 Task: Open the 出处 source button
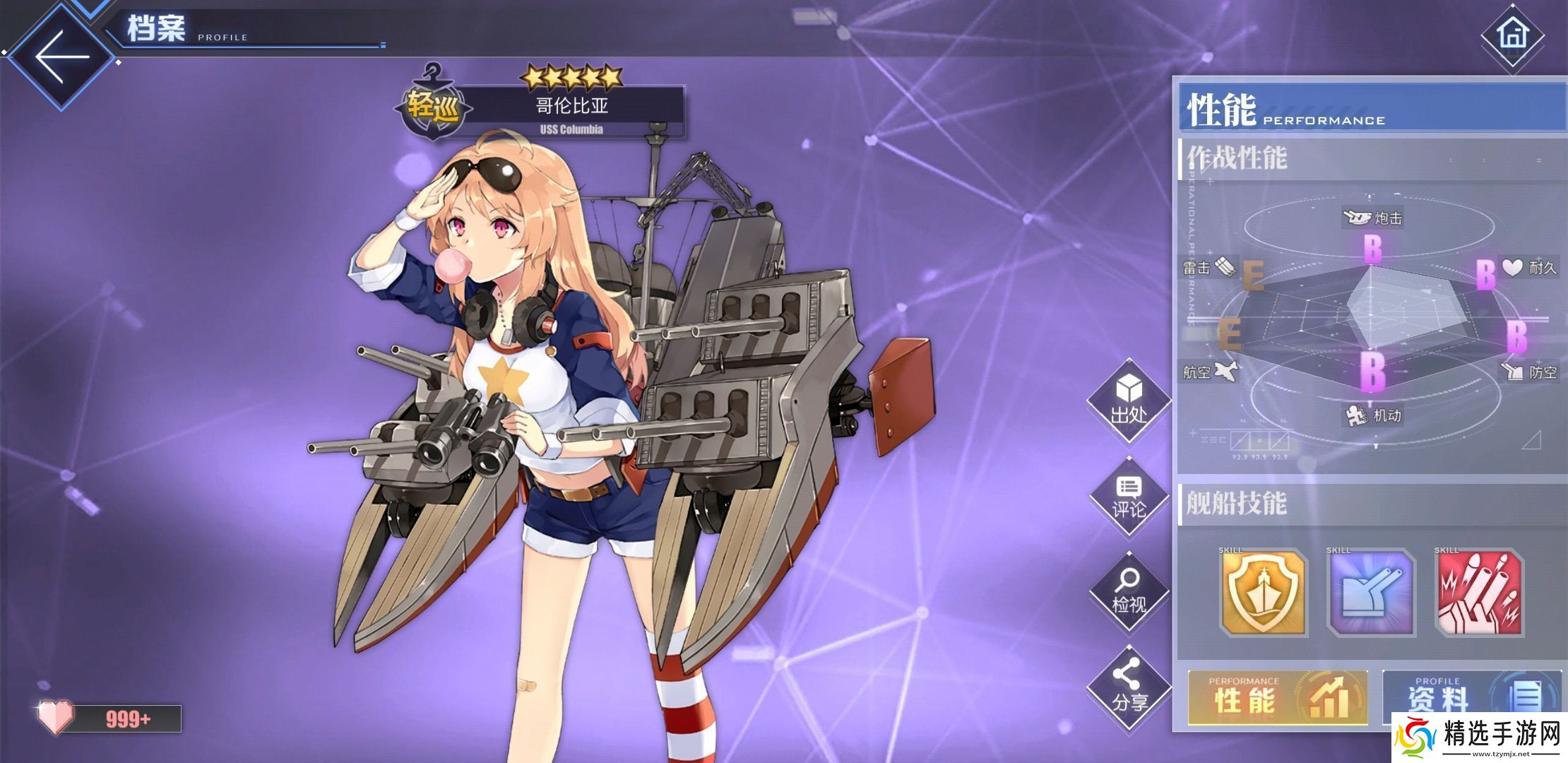[x=1128, y=401]
